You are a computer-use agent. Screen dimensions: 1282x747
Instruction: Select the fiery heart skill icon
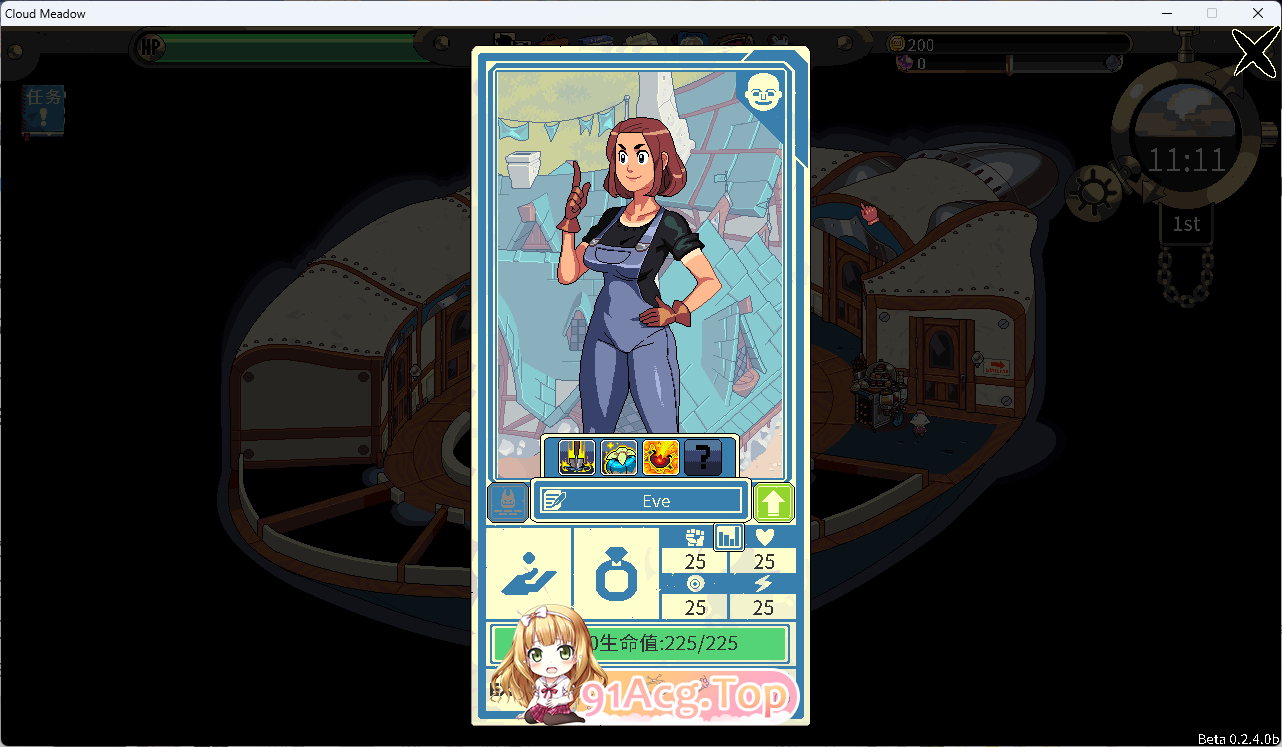pyautogui.click(x=660, y=457)
